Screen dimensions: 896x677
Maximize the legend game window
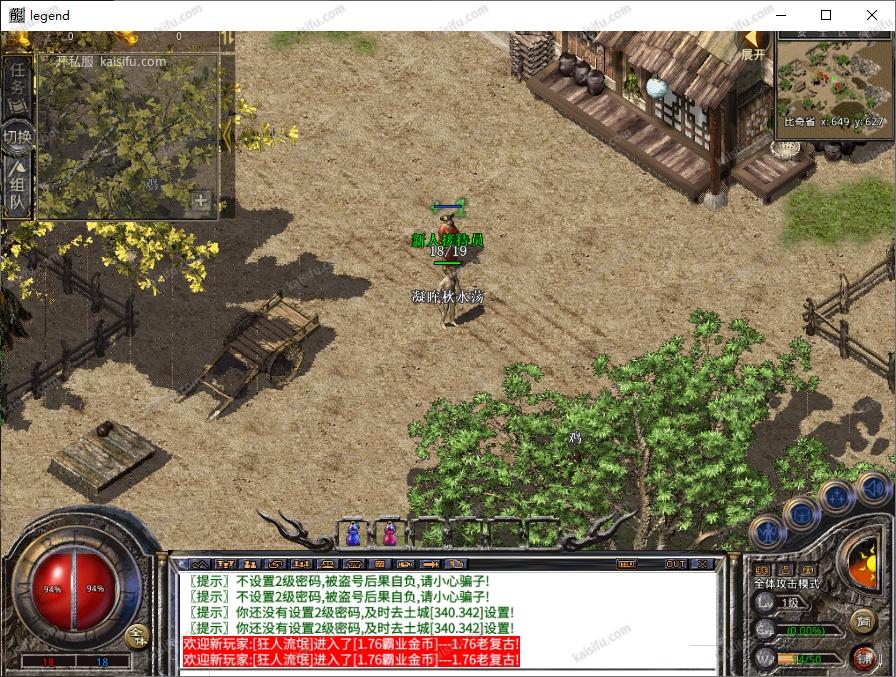826,15
